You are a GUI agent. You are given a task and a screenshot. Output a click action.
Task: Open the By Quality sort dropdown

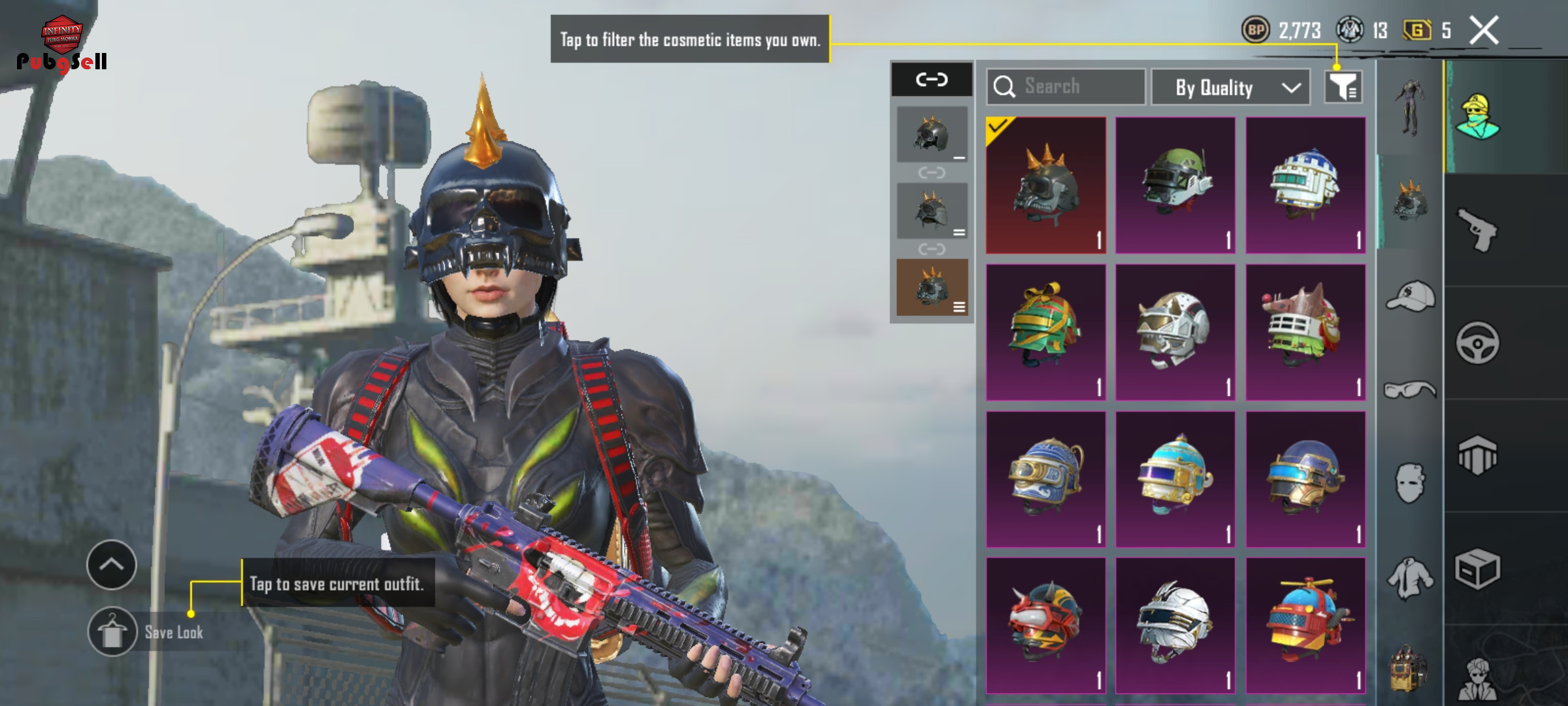(x=1231, y=88)
